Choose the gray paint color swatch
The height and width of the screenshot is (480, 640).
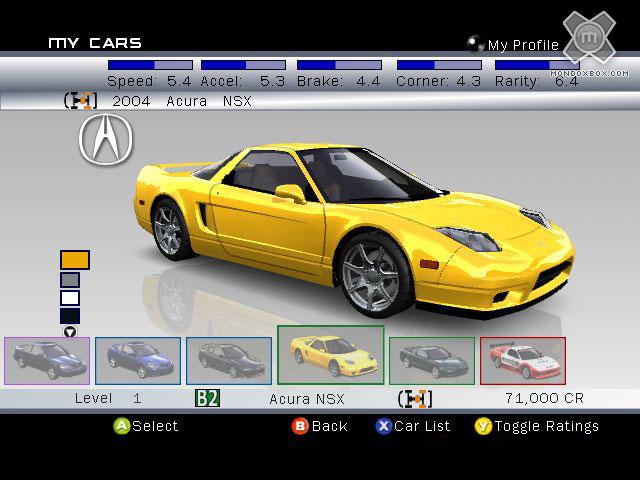pyautogui.click(x=70, y=280)
